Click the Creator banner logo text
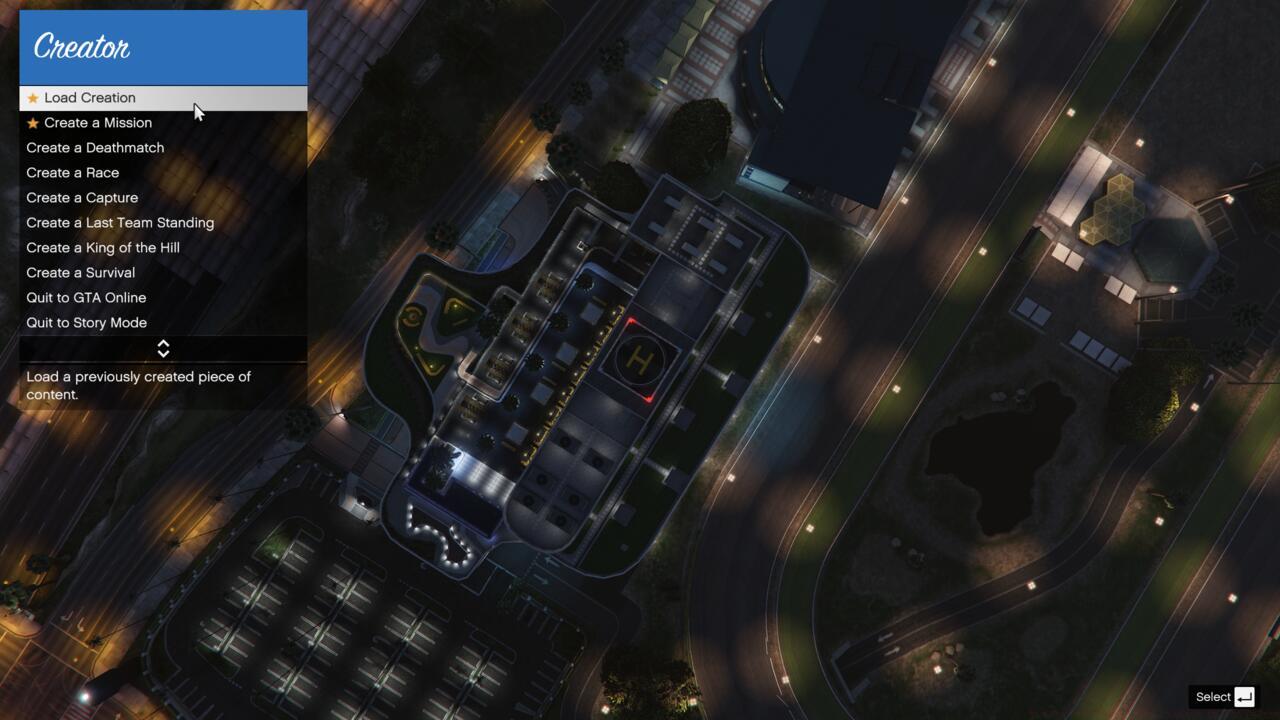The width and height of the screenshot is (1280, 720). tap(80, 46)
